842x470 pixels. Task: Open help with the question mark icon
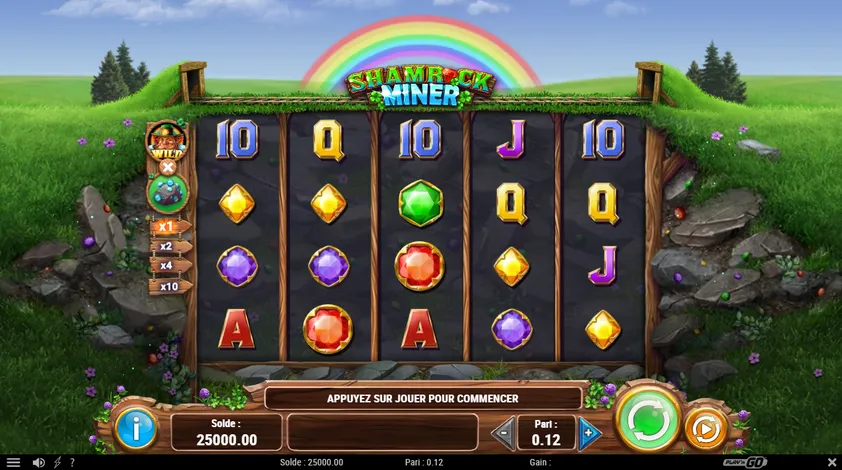point(71,462)
